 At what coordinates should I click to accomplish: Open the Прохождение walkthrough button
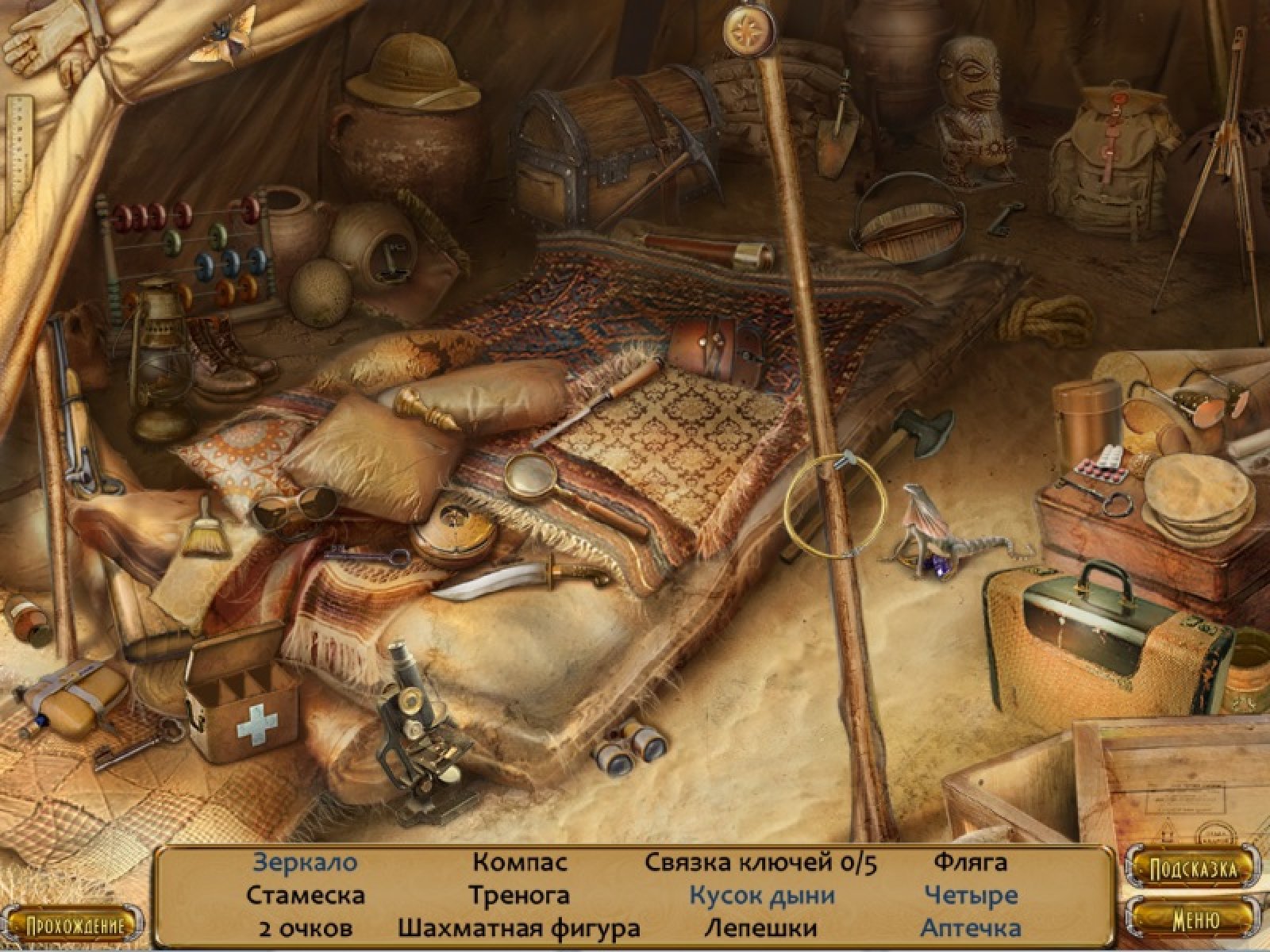(76, 926)
